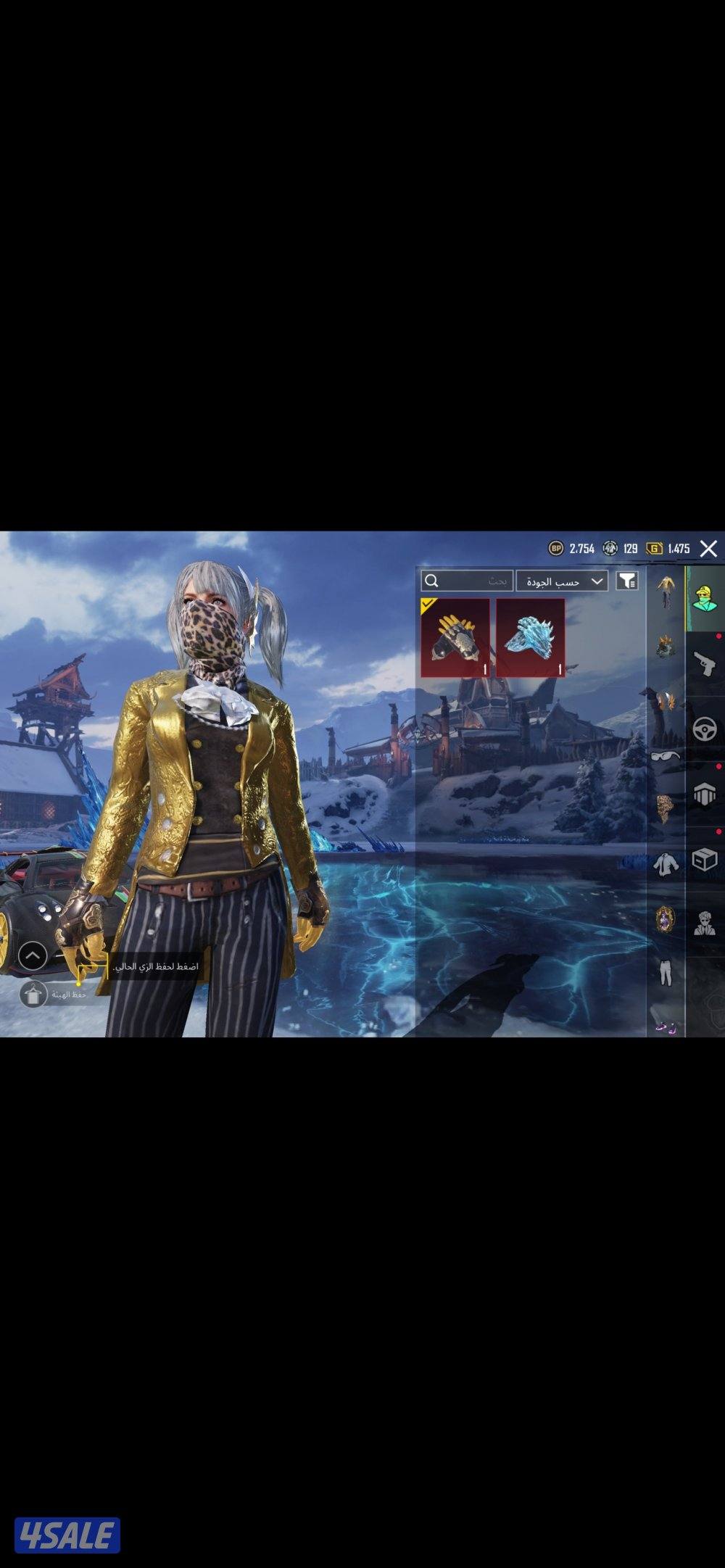
Task: Open the steering wheel vehicles tab
Action: (705, 729)
